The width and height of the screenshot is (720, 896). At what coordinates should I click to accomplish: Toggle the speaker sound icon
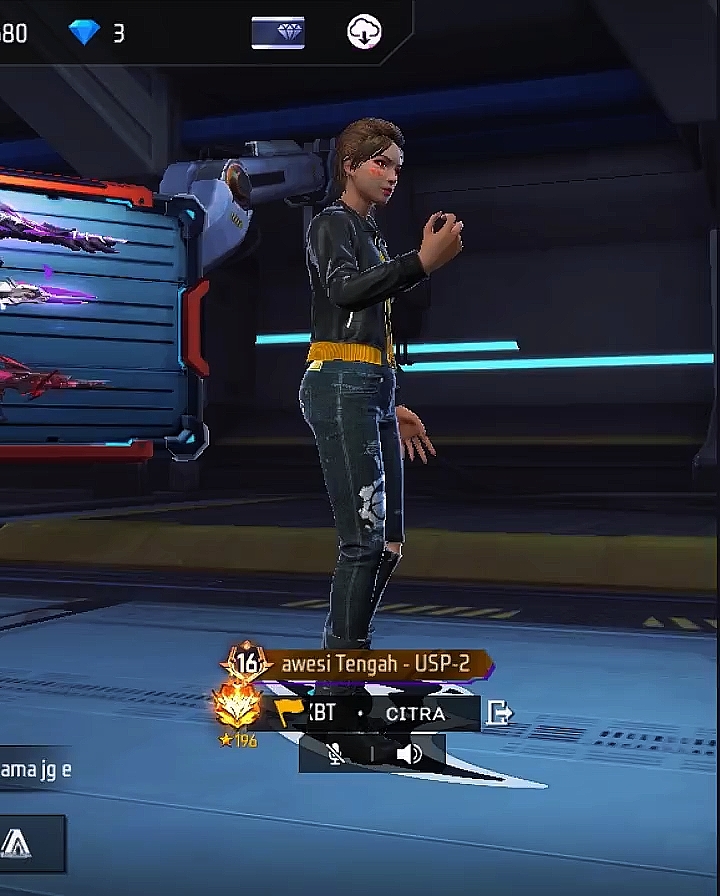coord(409,753)
